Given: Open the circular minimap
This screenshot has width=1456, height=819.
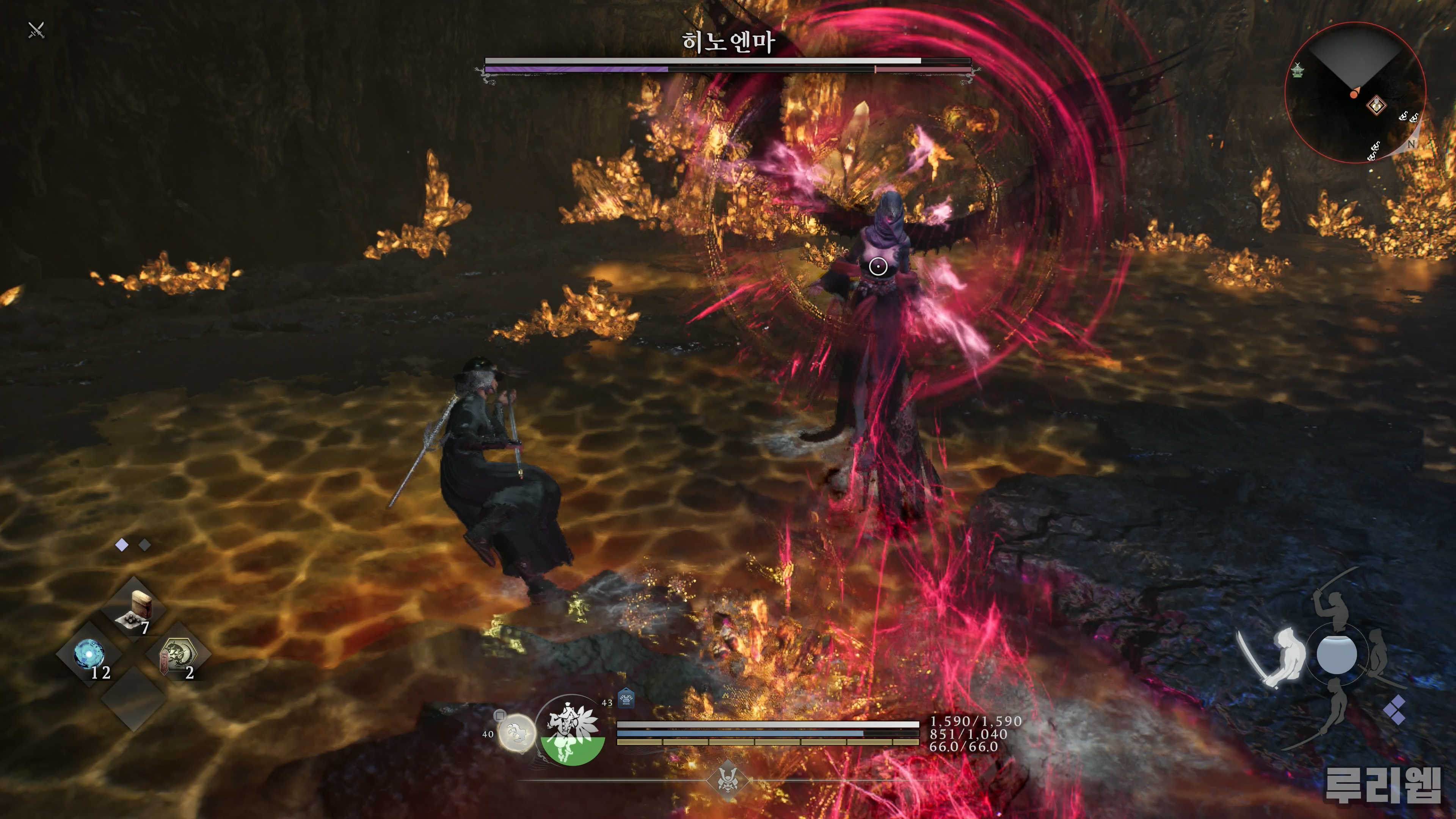Looking at the screenshot, I should point(1354,93).
